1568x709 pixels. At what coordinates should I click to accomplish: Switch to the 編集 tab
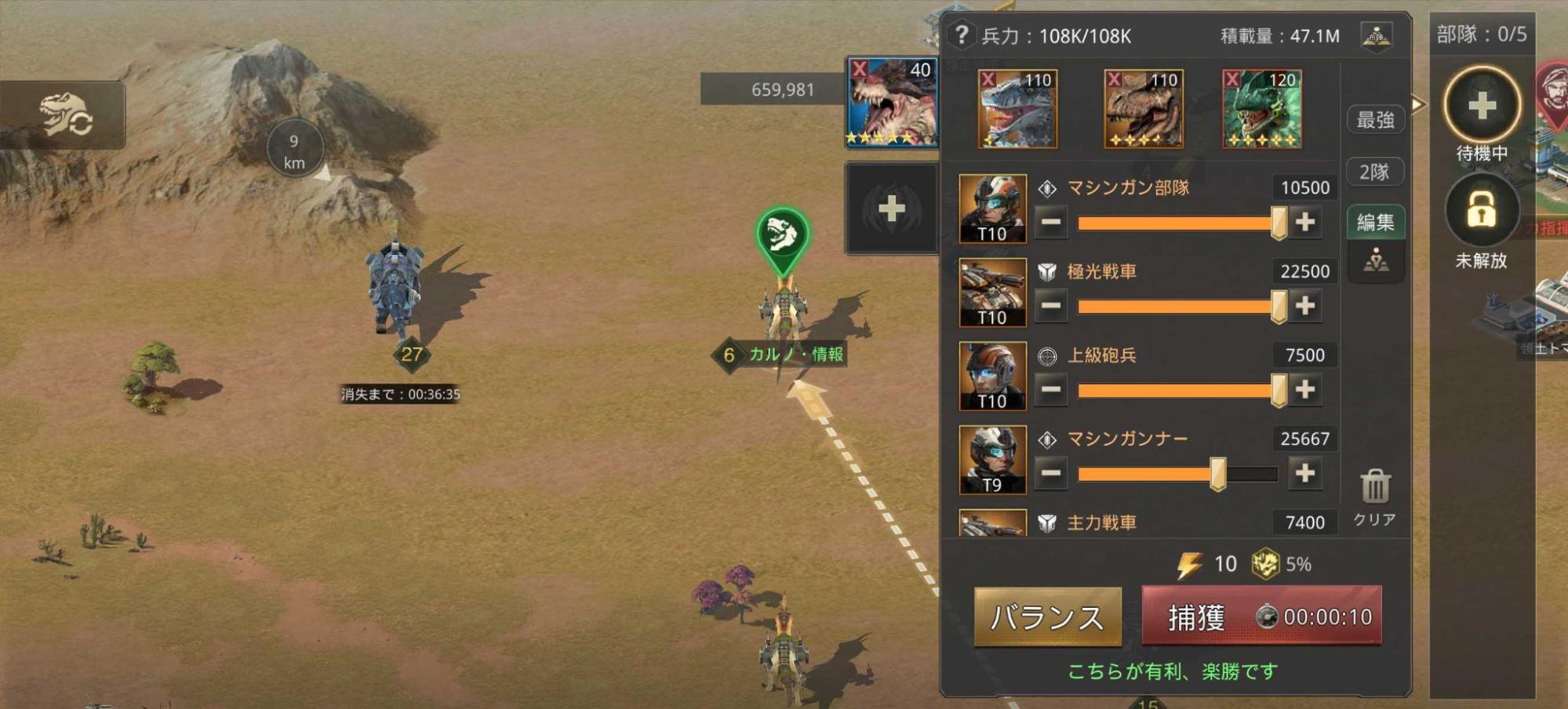[x=1374, y=222]
